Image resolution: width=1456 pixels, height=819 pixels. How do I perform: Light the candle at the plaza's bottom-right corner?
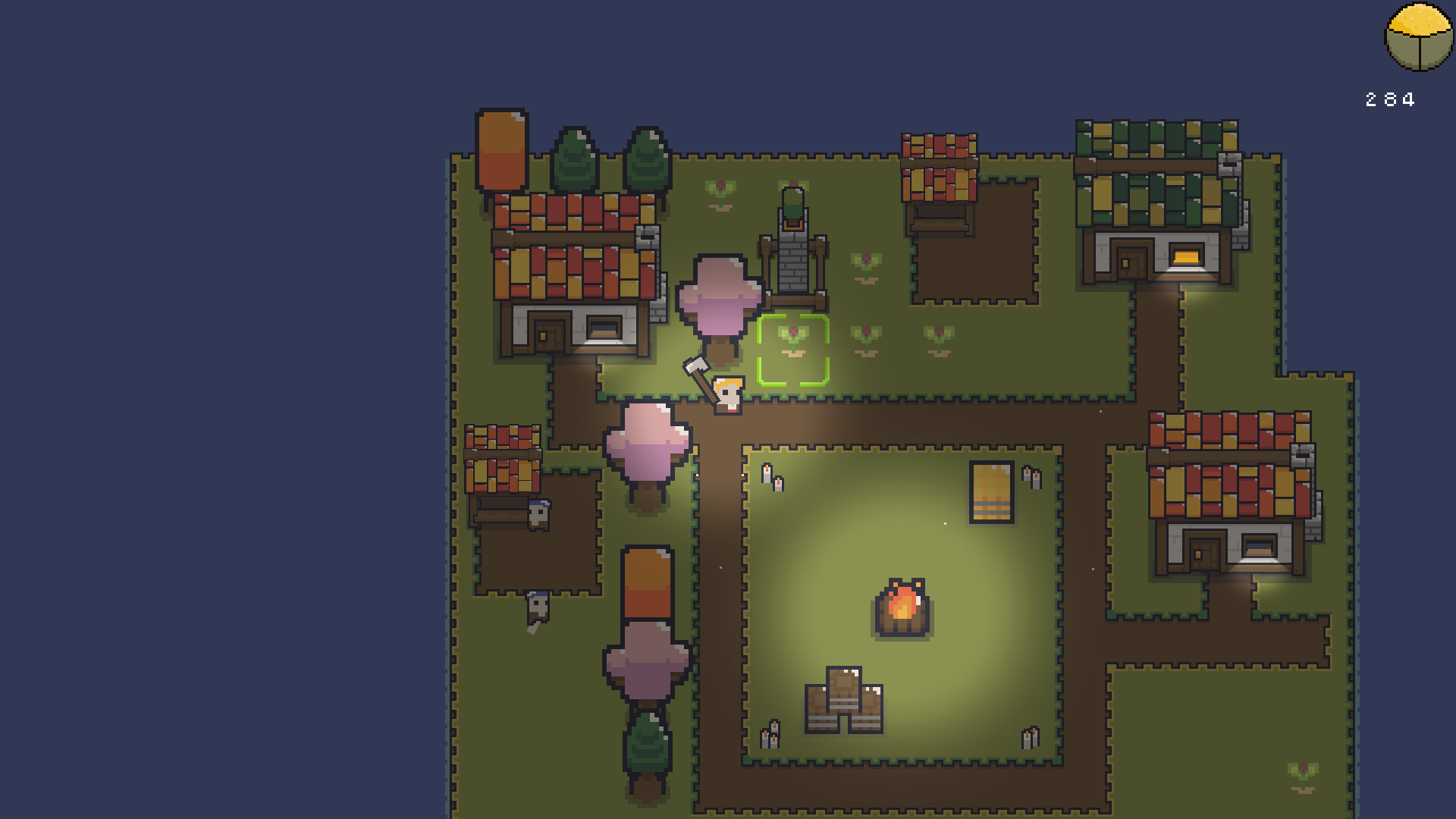[1029, 737]
